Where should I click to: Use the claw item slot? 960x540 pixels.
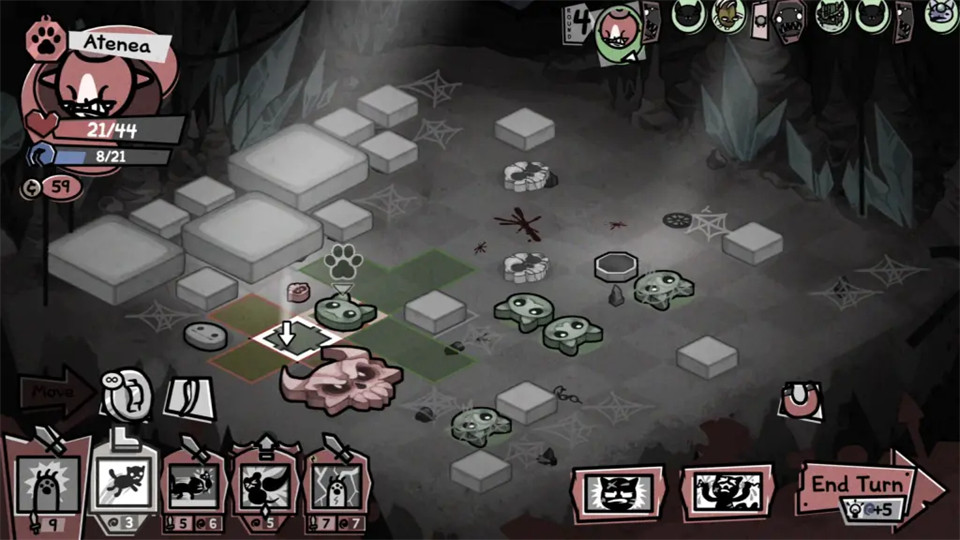click(x=188, y=397)
